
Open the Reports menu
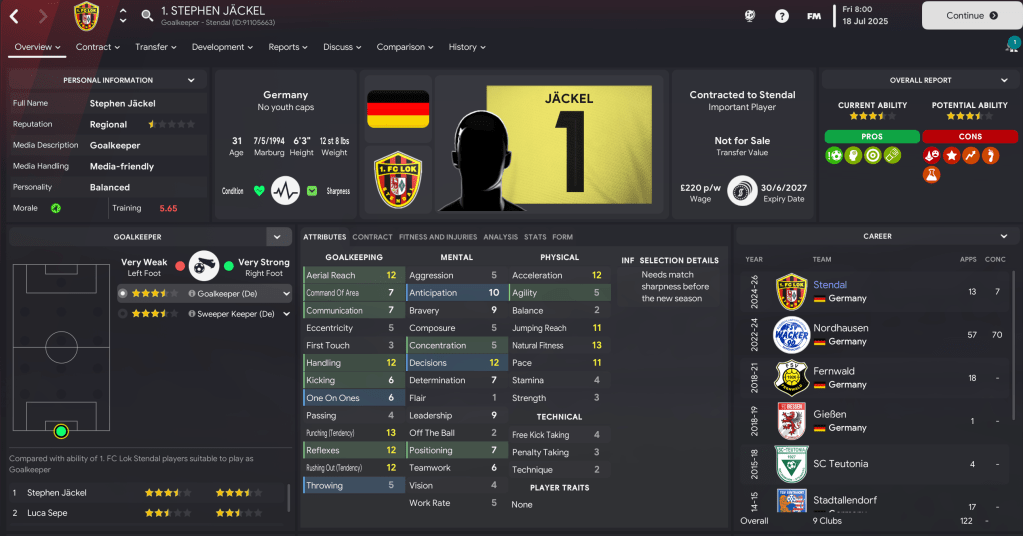click(x=288, y=47)
